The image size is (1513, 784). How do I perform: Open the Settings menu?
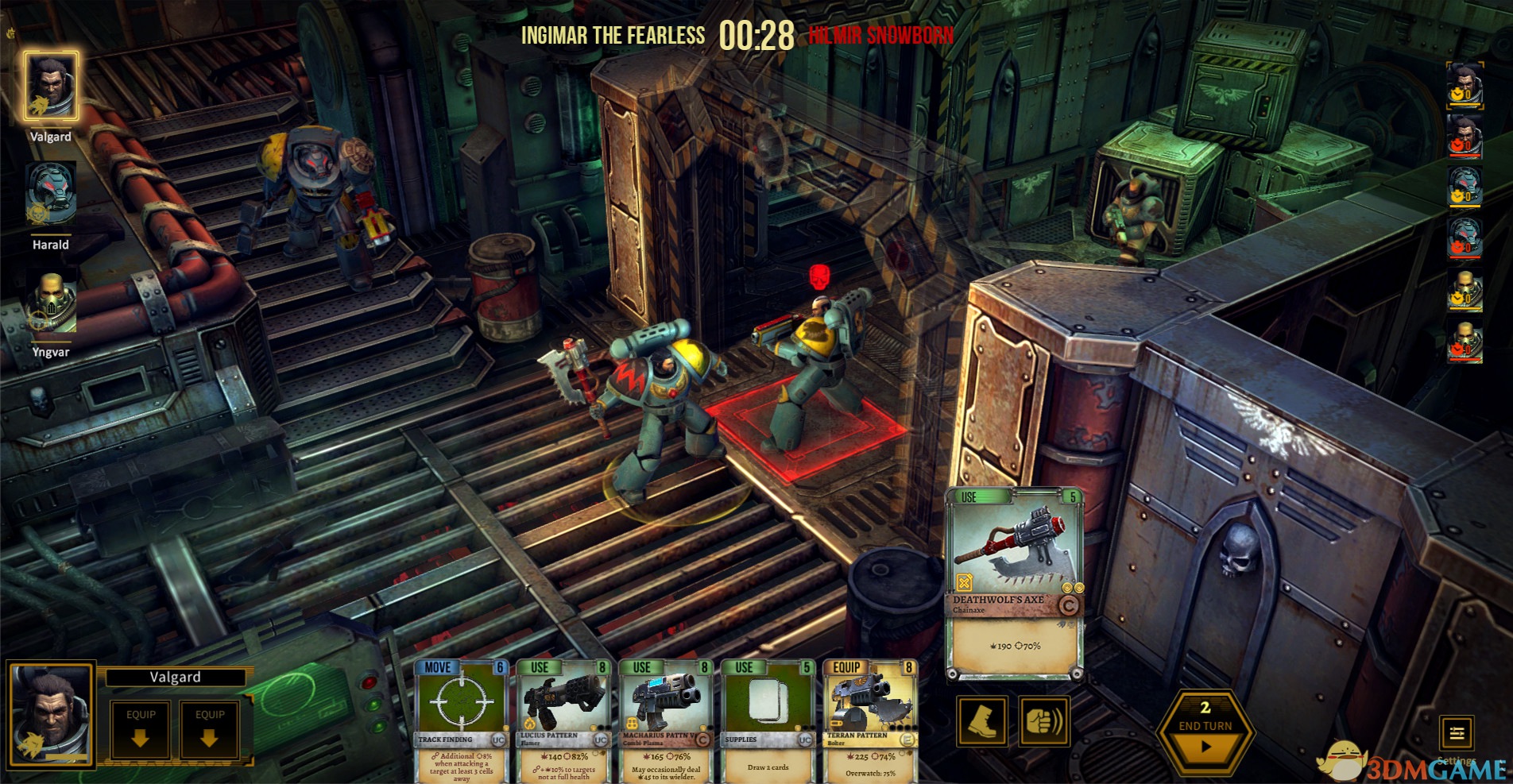[1457, 733]
